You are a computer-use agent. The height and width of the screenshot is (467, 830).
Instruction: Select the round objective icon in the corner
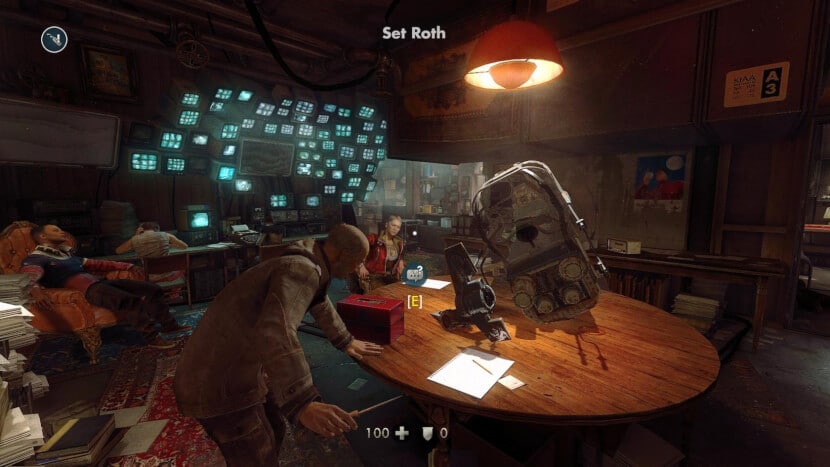[x=53, y=39]
